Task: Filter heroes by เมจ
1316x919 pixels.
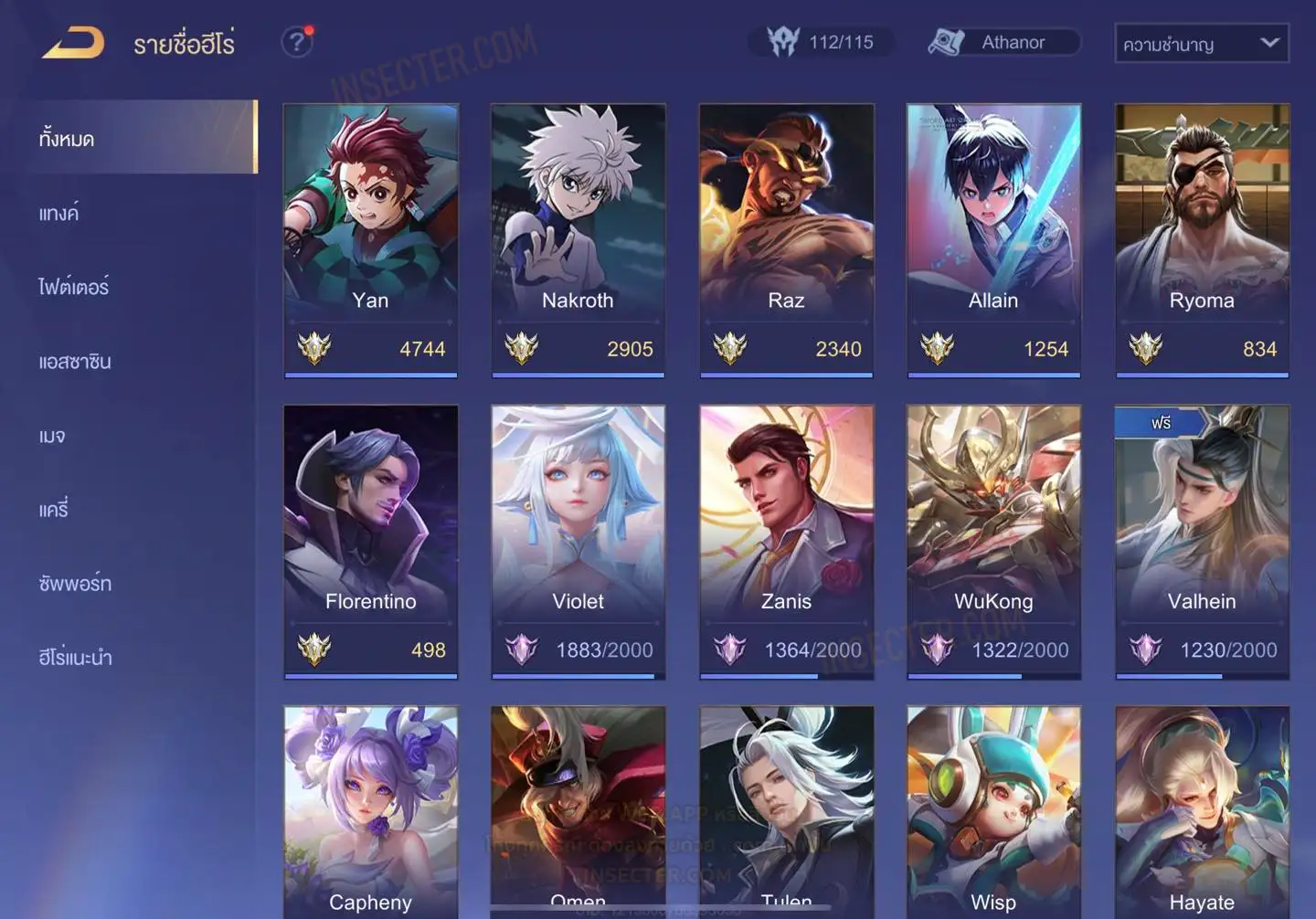Action: 52,436
